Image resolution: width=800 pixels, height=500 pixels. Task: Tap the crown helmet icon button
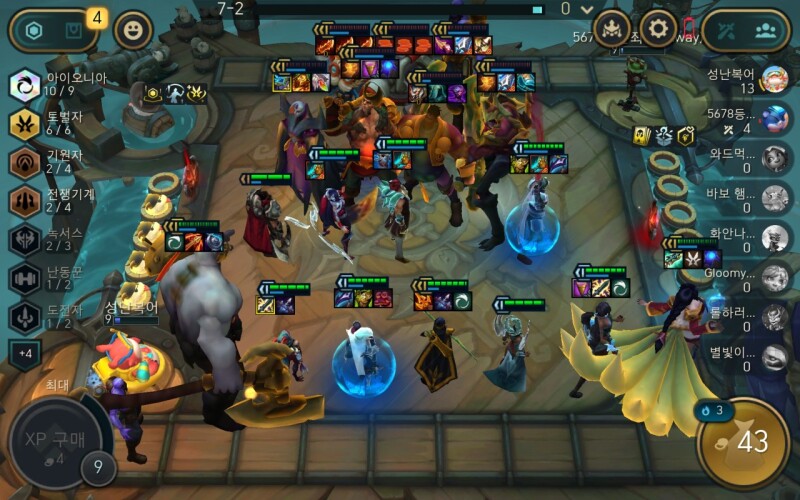(612, 28)
